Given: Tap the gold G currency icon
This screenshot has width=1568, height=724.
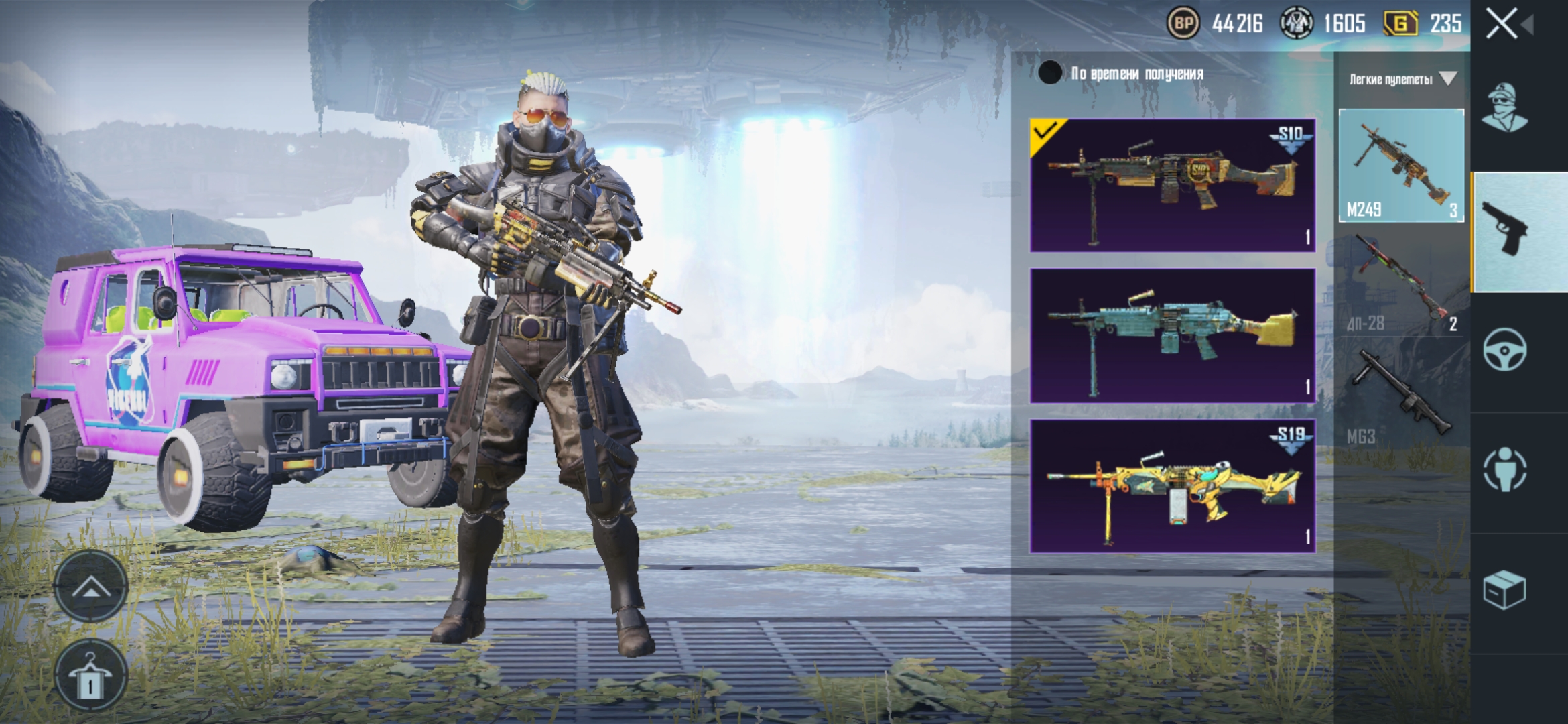Looking at the screenshot, I should point(1400,24).
